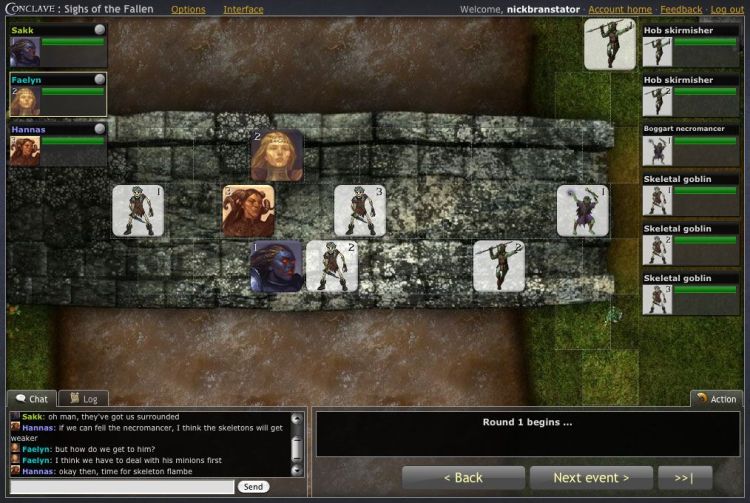The image size is (750, 503).
Task: Switch to the Log tab
Action: point(82,399)
